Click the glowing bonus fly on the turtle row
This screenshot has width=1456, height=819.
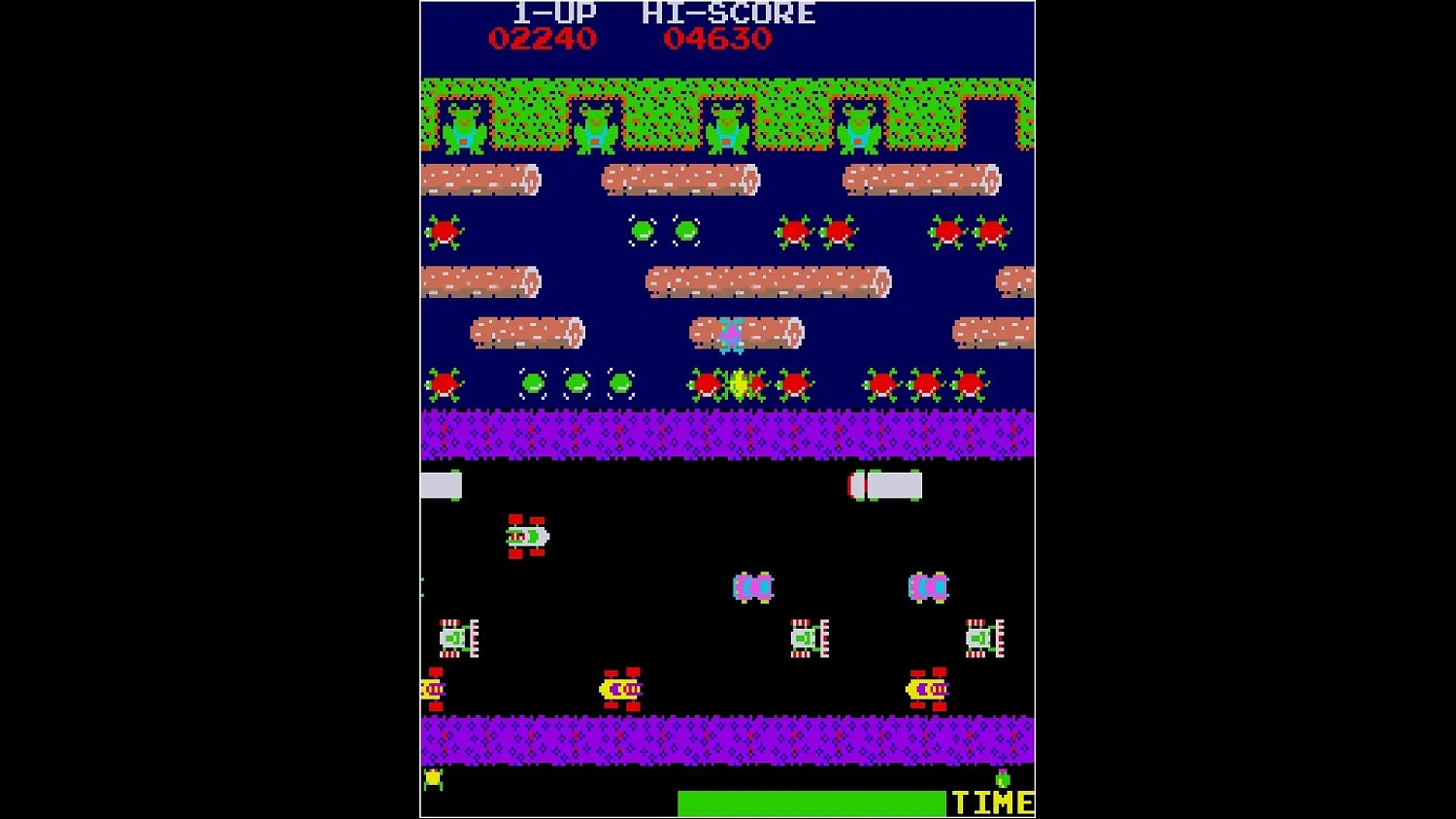[740, 384]
